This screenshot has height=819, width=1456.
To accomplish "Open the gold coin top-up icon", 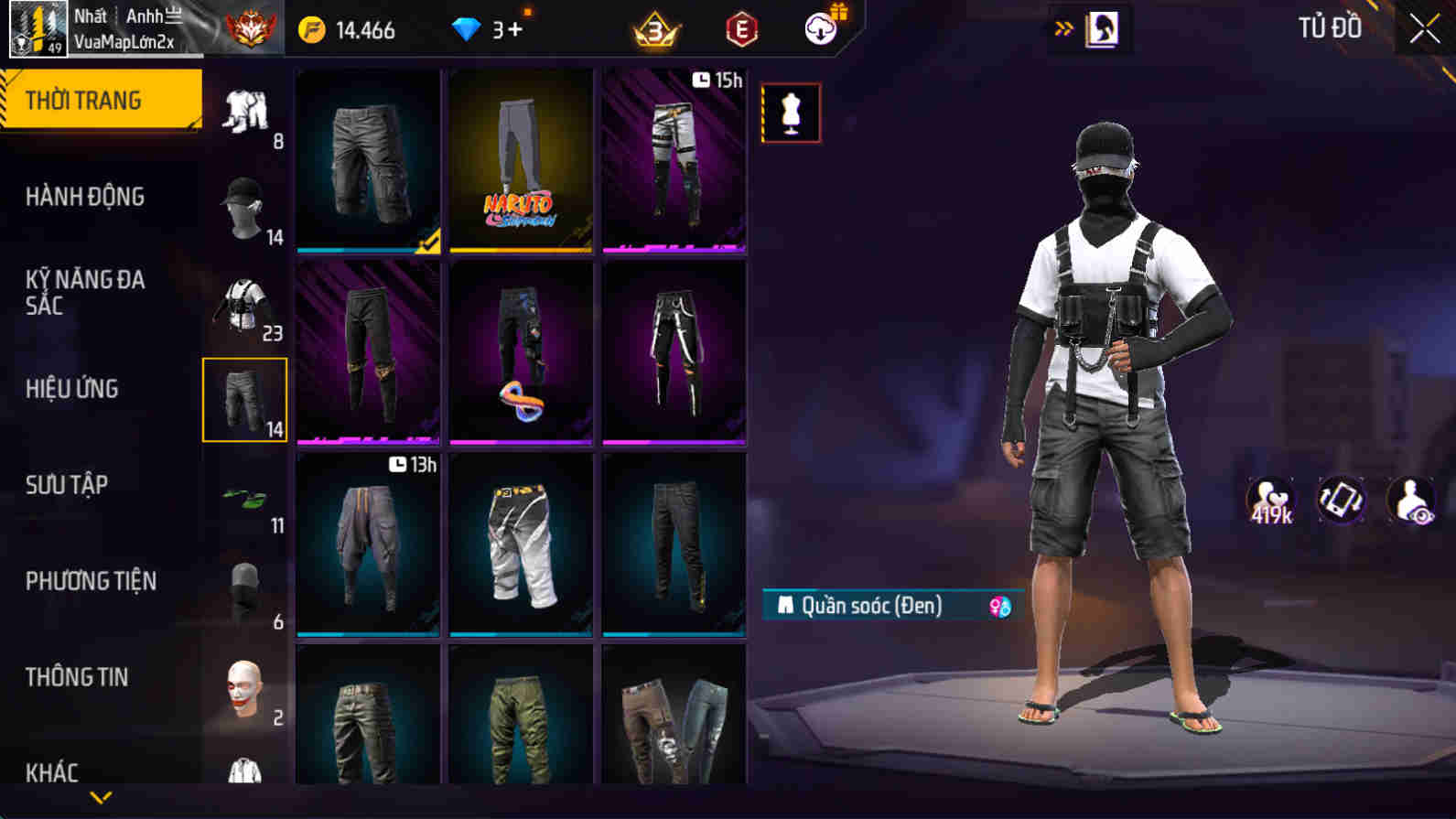I will [312, 28].
